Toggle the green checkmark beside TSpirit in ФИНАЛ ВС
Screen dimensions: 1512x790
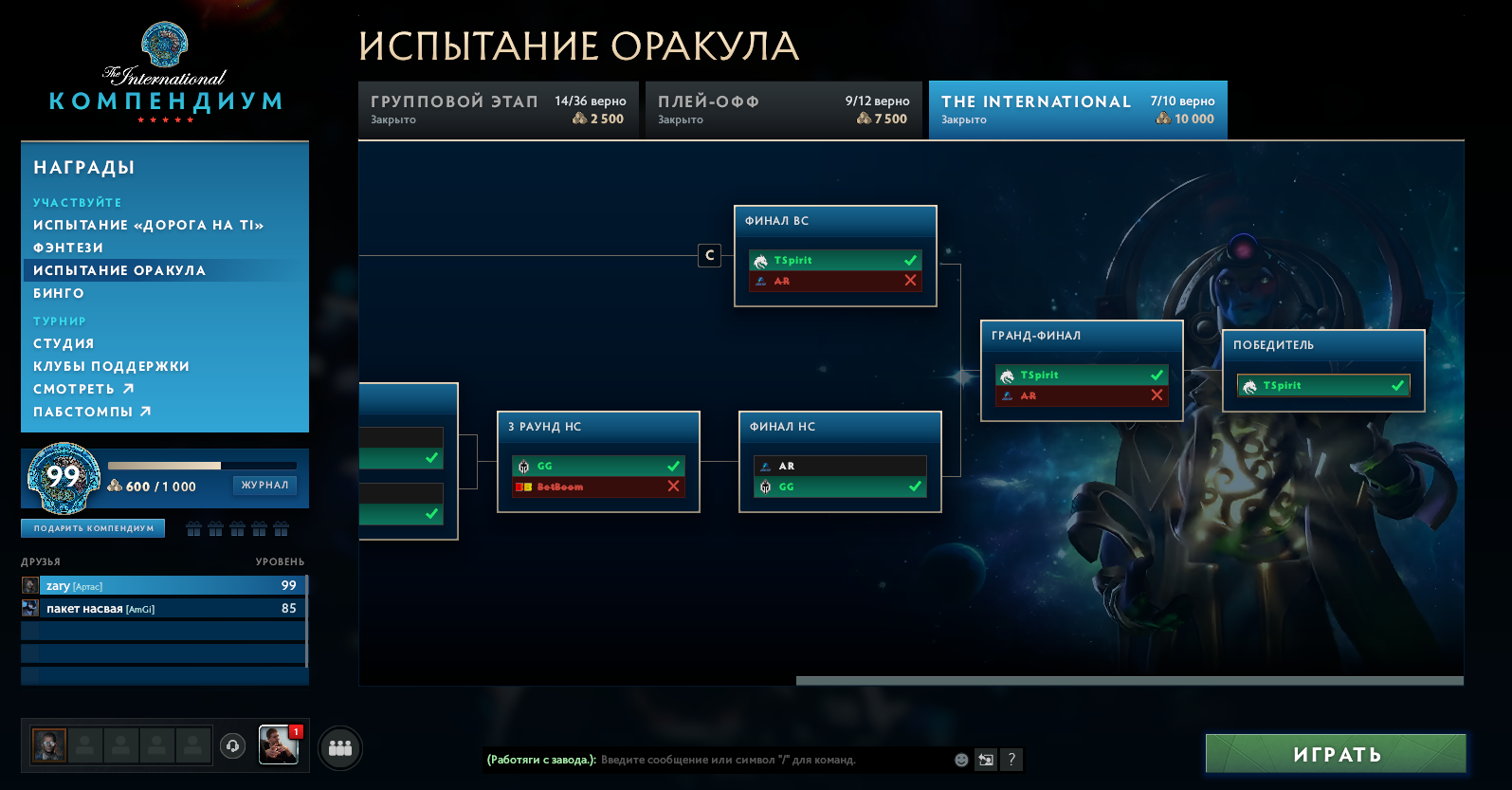click(x=910, y=260)
